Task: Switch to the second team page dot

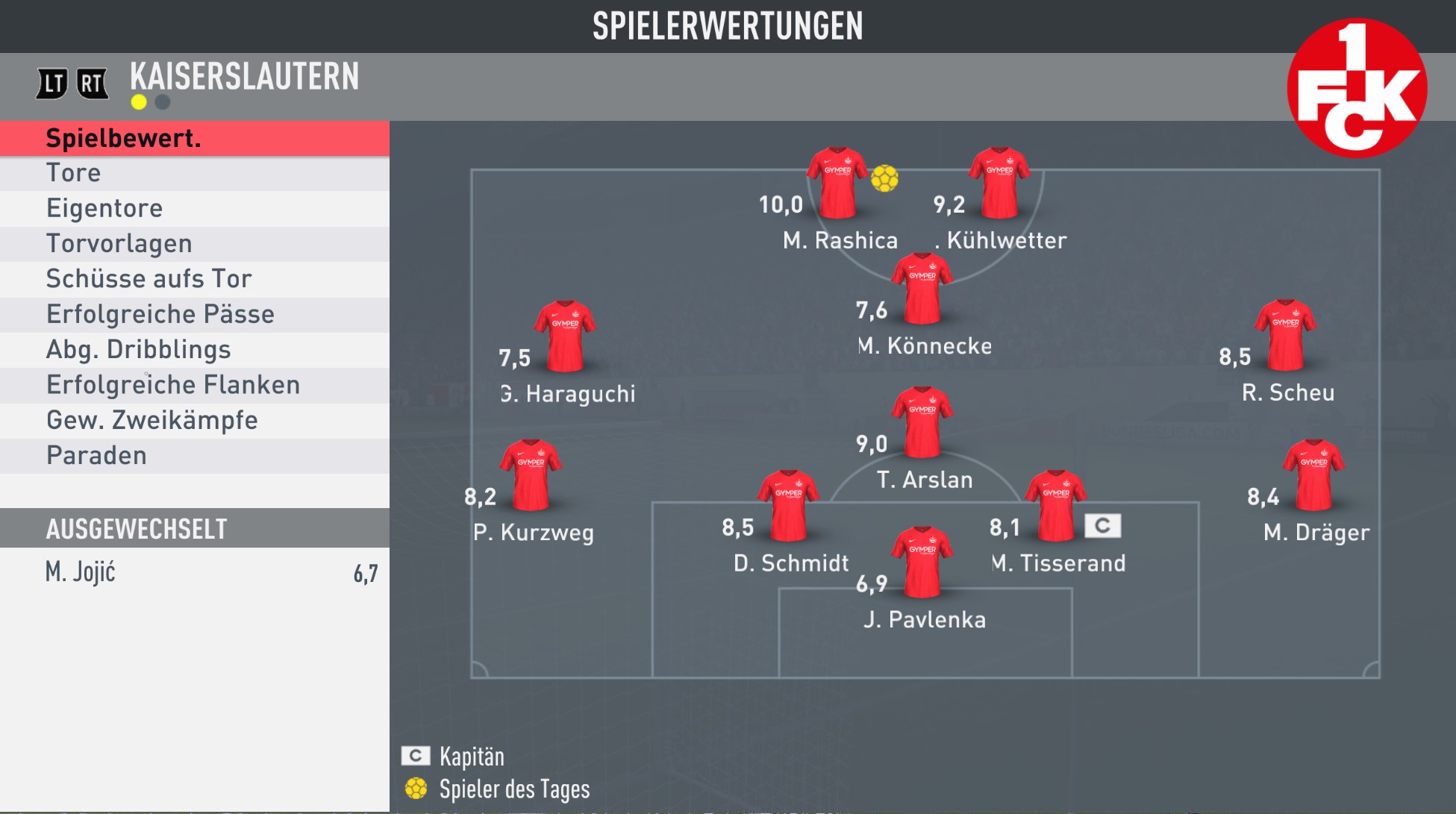Action: click(x=162, y=102)
